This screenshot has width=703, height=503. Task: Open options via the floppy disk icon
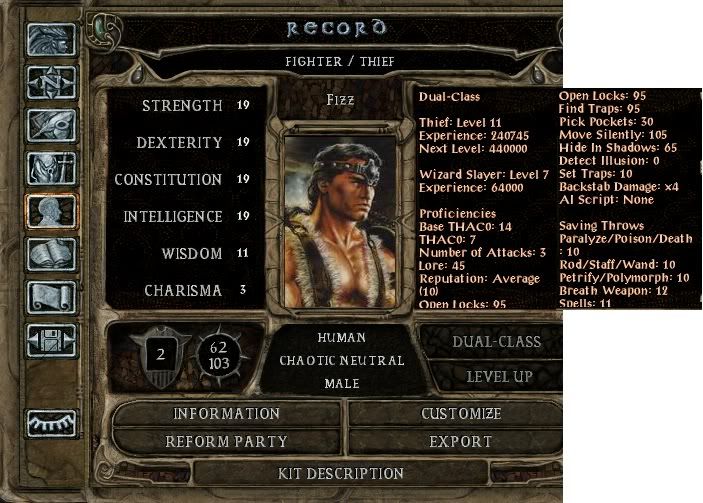tap(47, 340)
